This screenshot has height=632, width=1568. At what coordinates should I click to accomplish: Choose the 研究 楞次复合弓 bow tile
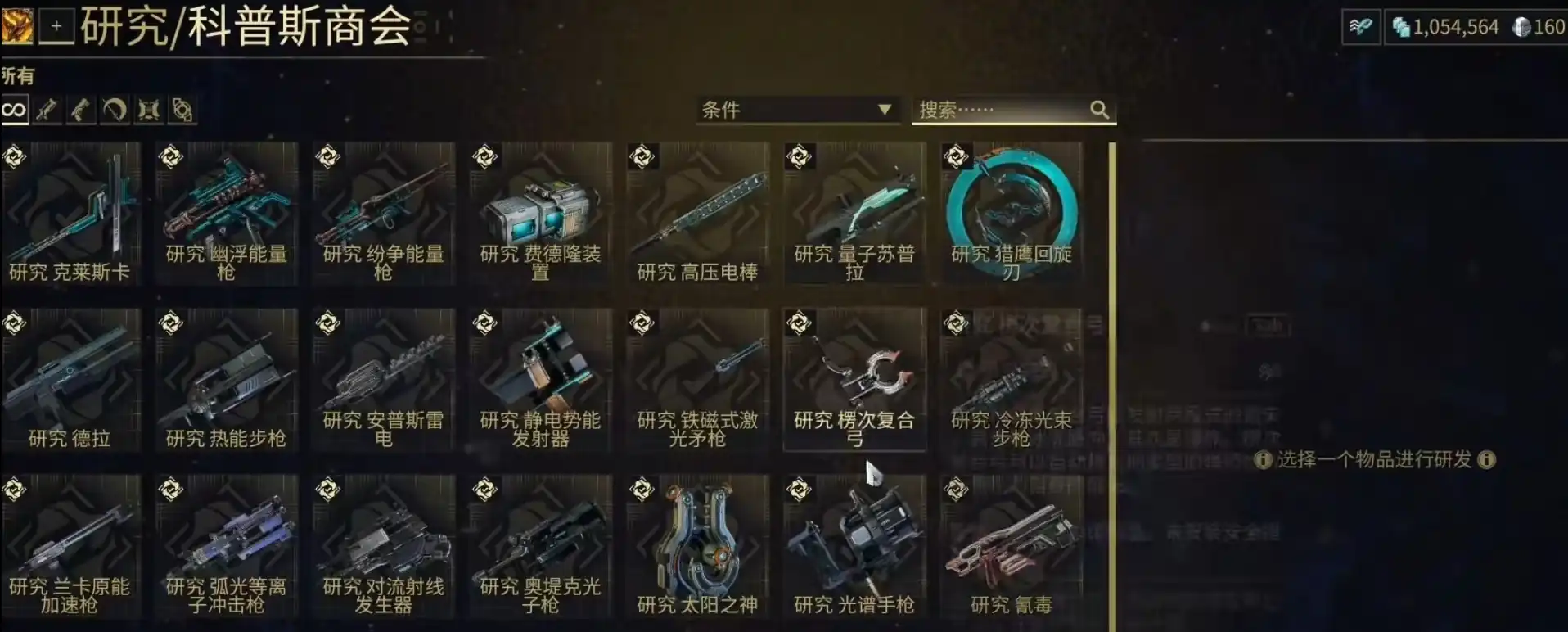(855, 381)
